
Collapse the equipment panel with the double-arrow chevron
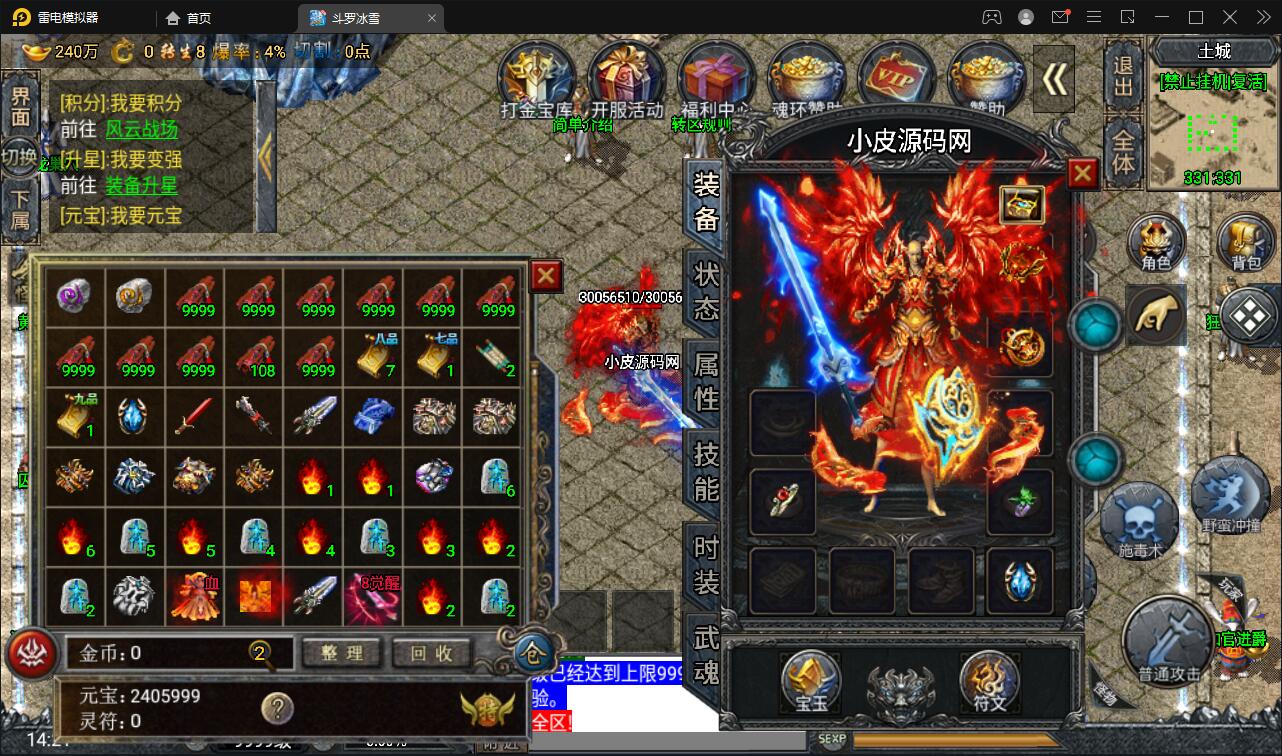[x=1053, y=80]
